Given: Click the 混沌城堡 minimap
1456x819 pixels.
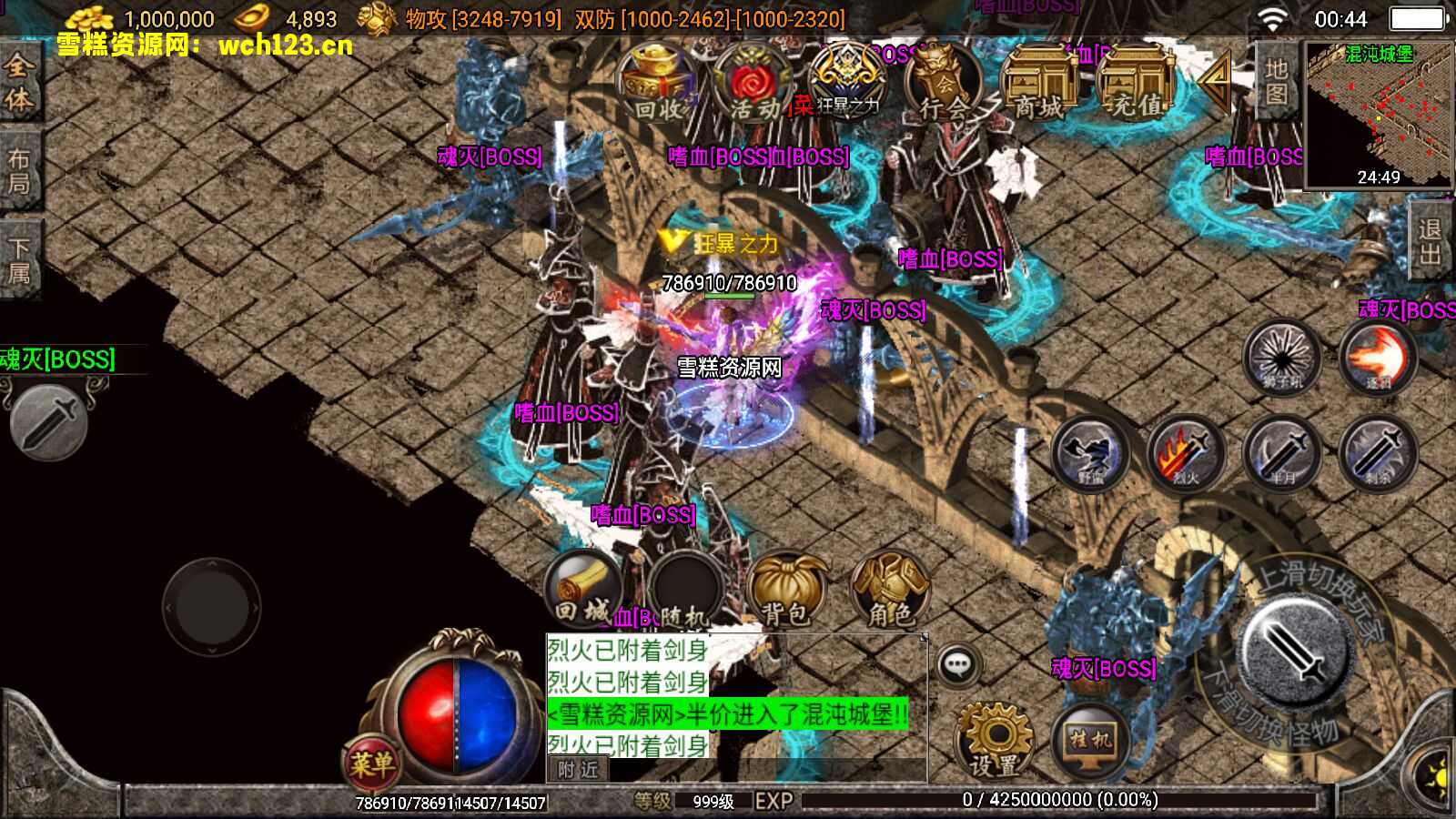Looking at the screenshot, I should pos(1378,114).
